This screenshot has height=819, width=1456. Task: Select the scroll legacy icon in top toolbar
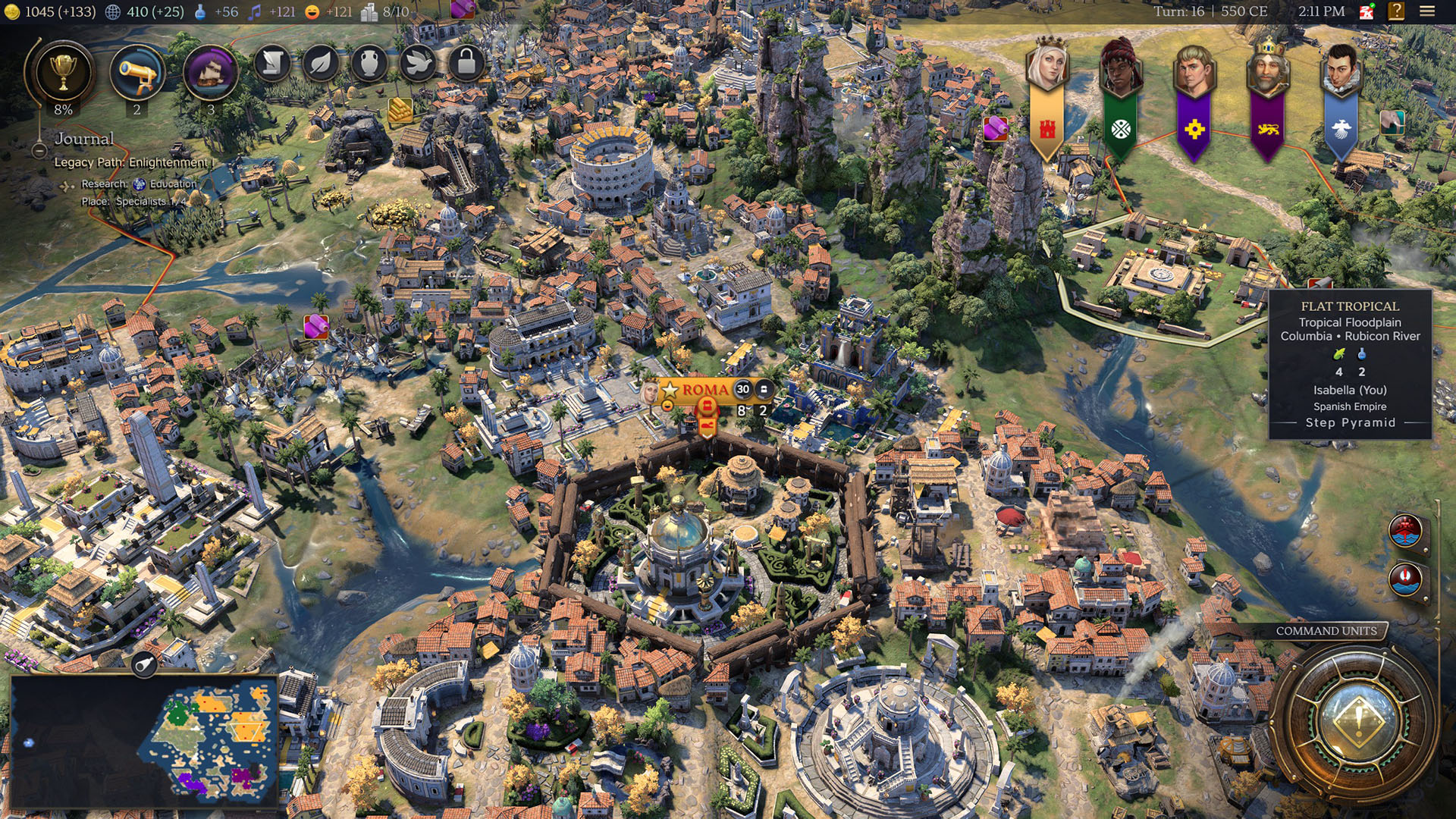[271, 64]
